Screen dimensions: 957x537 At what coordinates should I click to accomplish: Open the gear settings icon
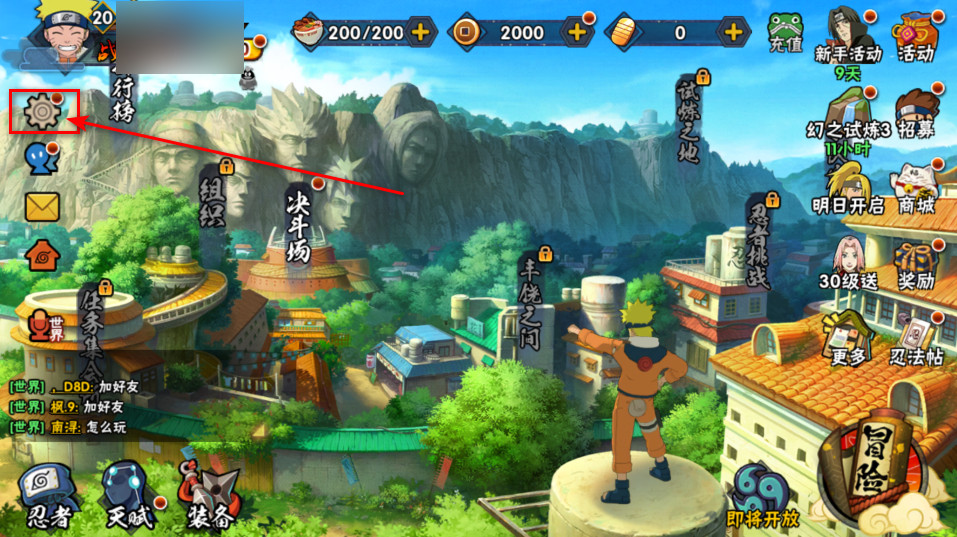click(x=43, y=111)
